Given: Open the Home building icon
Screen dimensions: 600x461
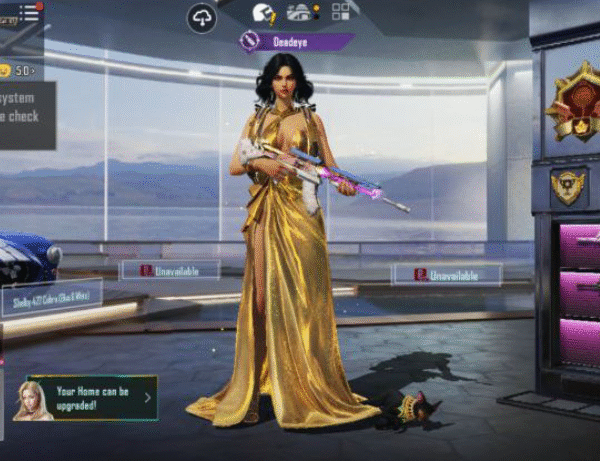Looking at the screenshot, I should click(300, 12).
